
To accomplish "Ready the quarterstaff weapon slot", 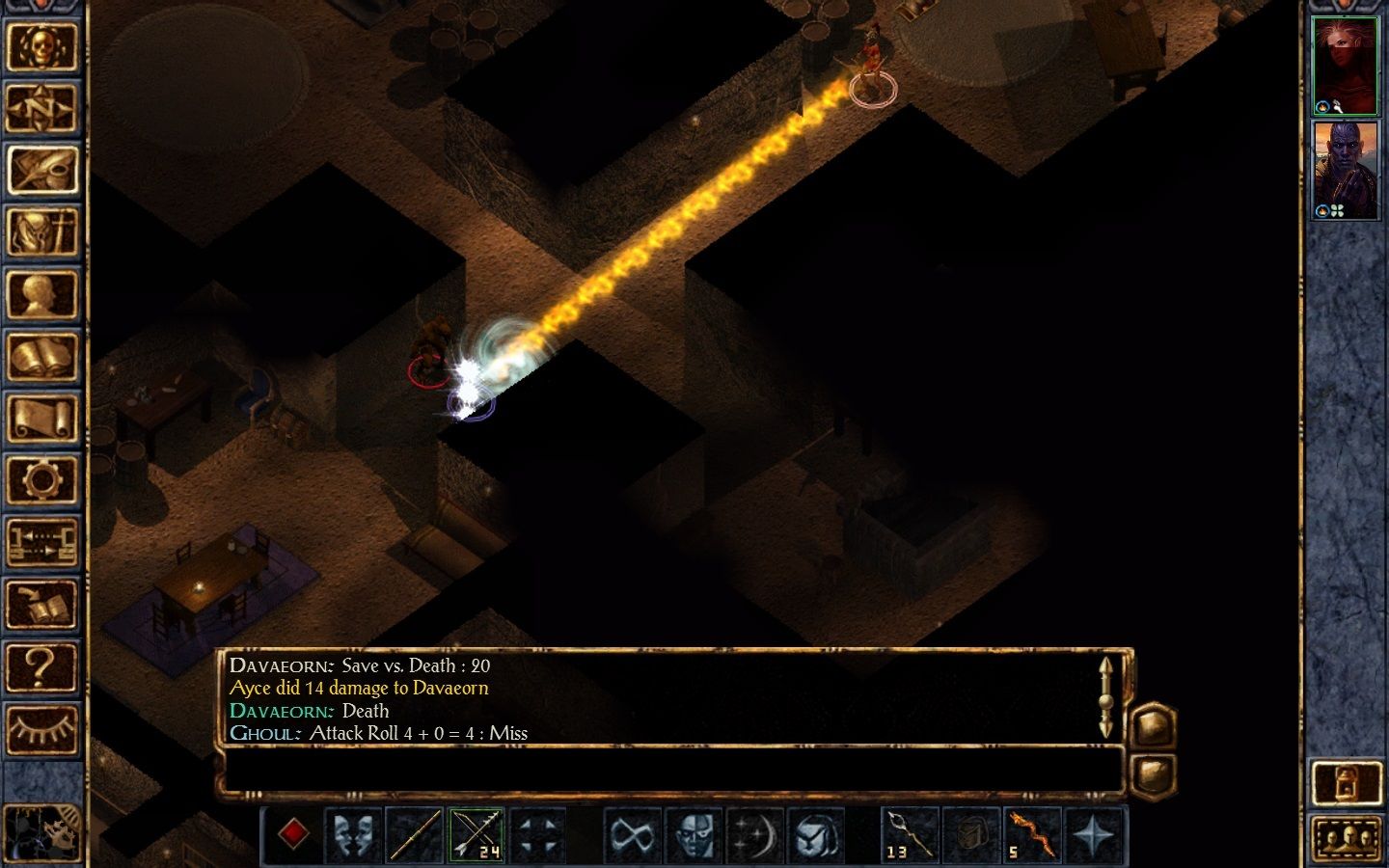I will 416,834.
